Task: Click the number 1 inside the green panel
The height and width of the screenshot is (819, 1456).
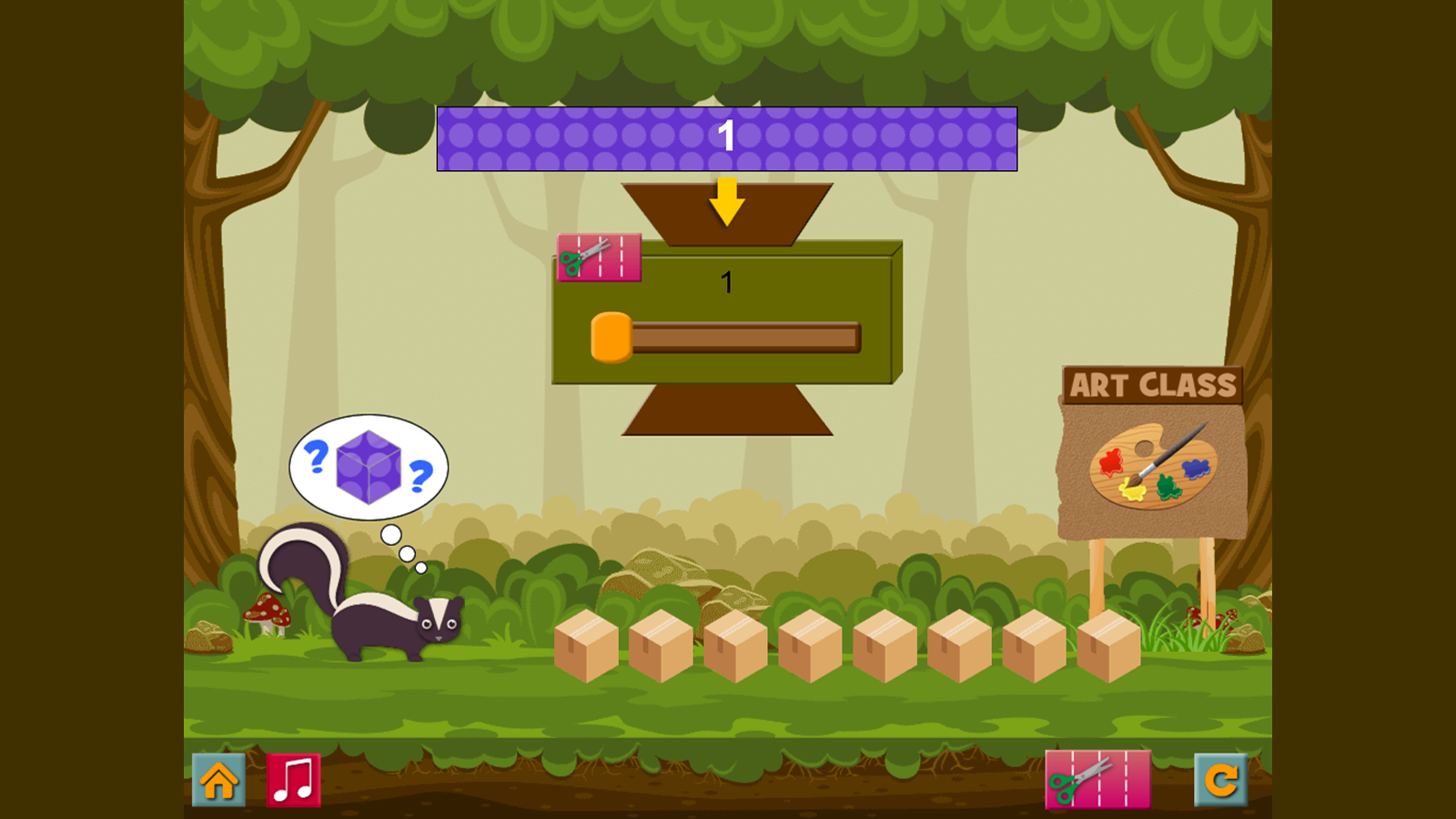Action: tap(727, 282)
